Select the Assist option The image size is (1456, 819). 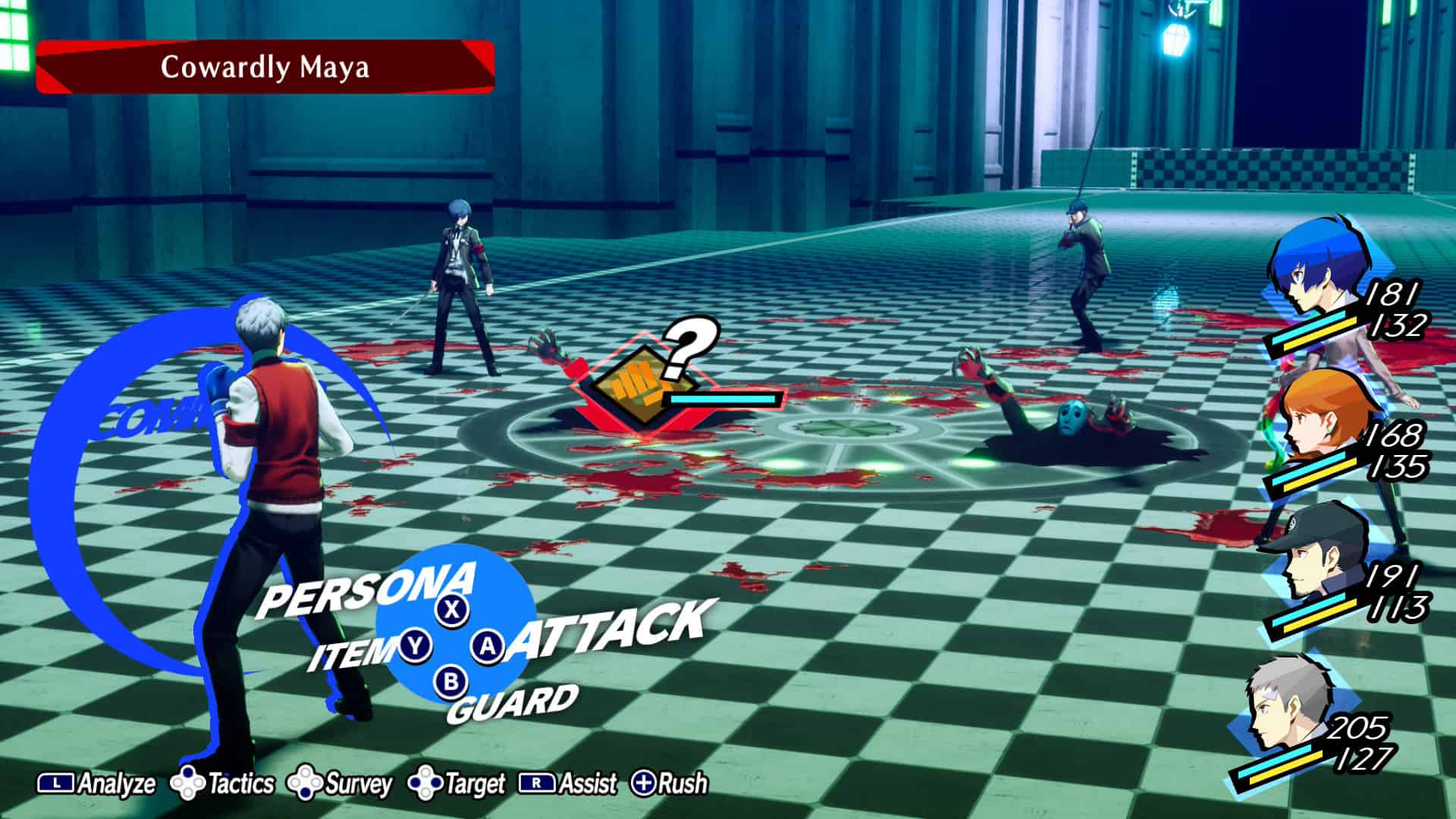coord(568,783)
